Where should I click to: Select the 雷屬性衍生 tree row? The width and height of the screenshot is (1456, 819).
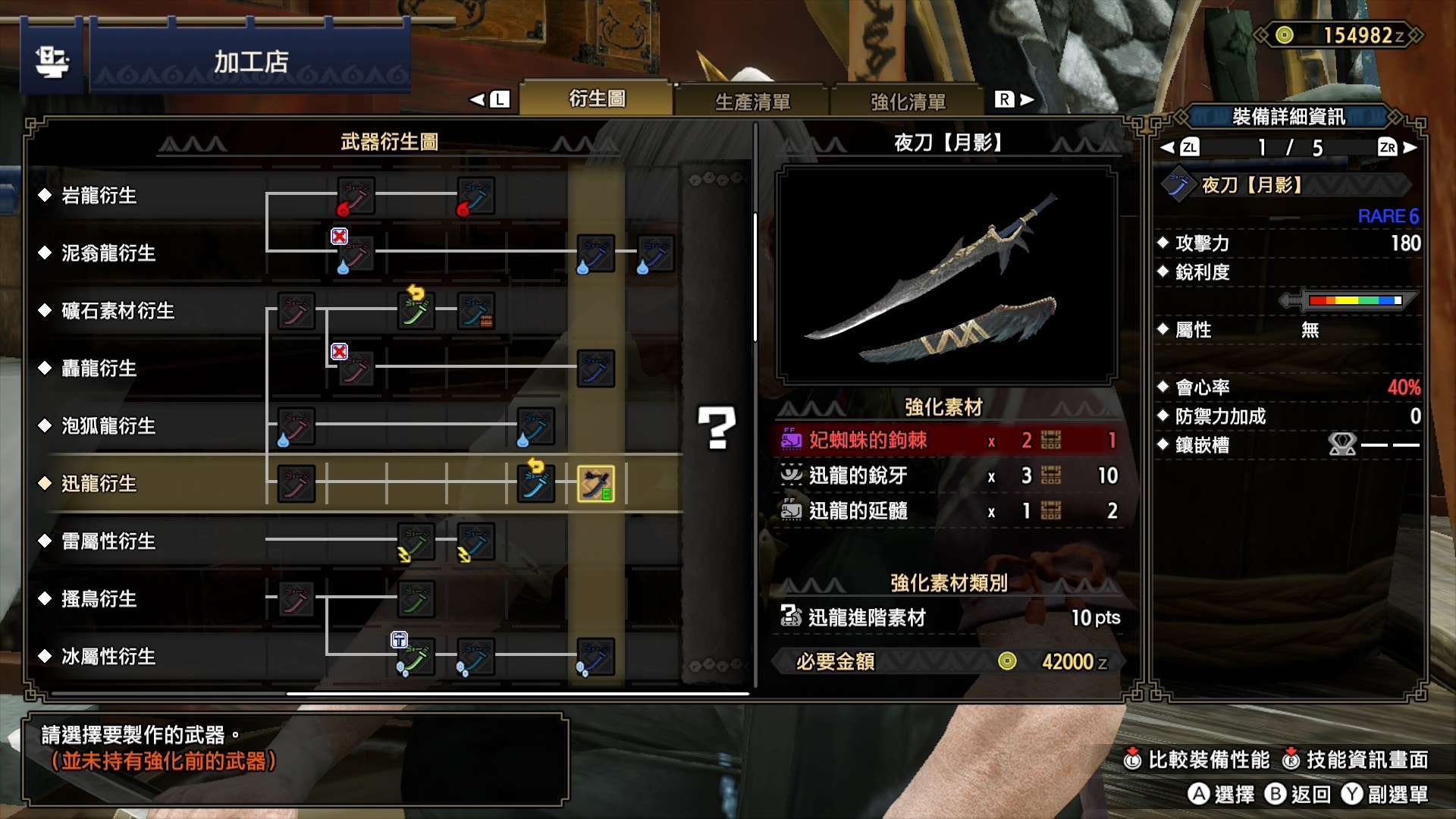108,541
